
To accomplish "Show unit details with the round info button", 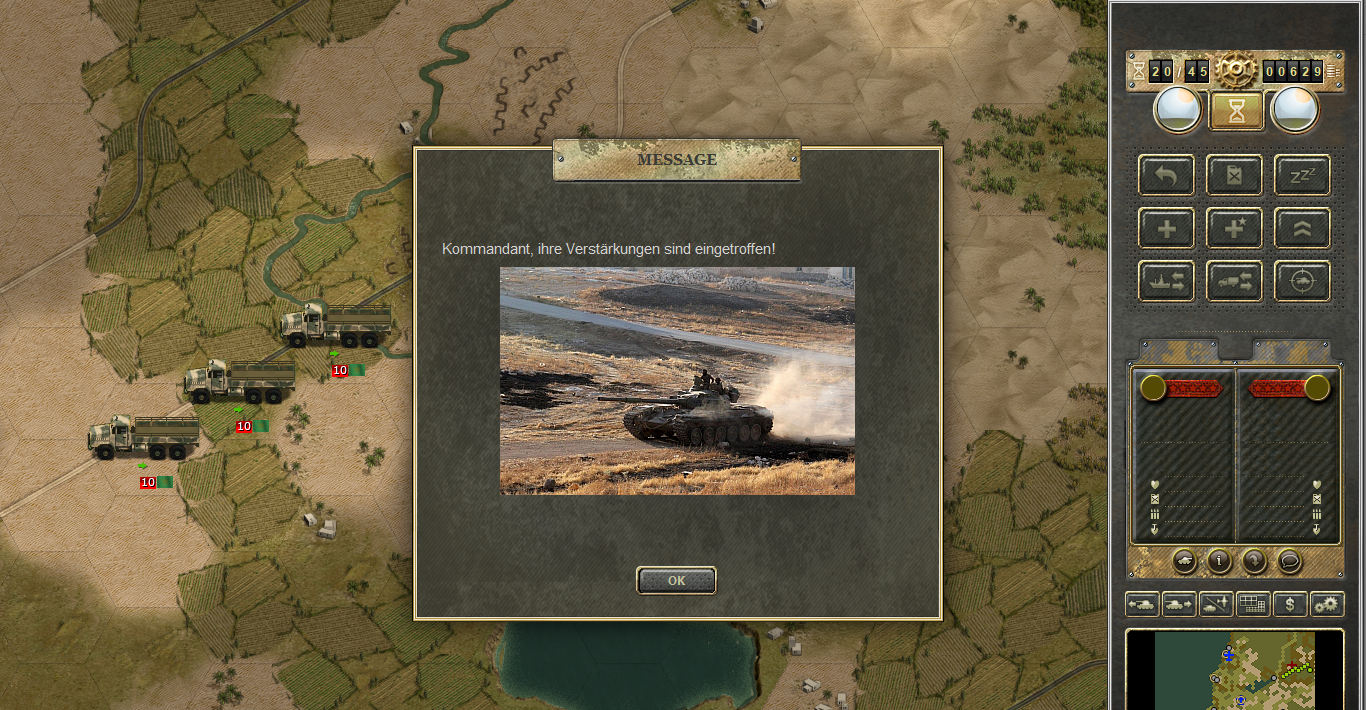I will point(1218,561).
